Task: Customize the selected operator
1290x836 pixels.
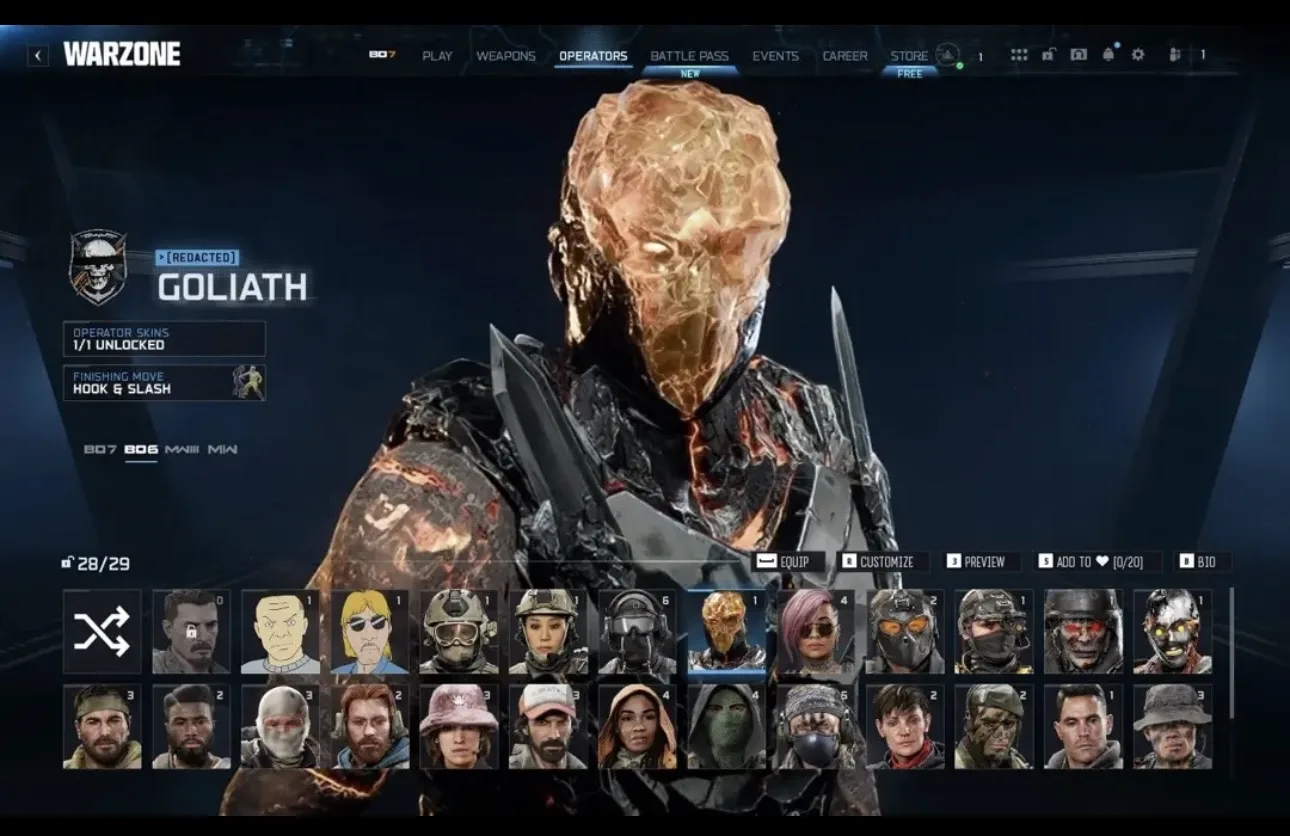Action: coord(883,562)
